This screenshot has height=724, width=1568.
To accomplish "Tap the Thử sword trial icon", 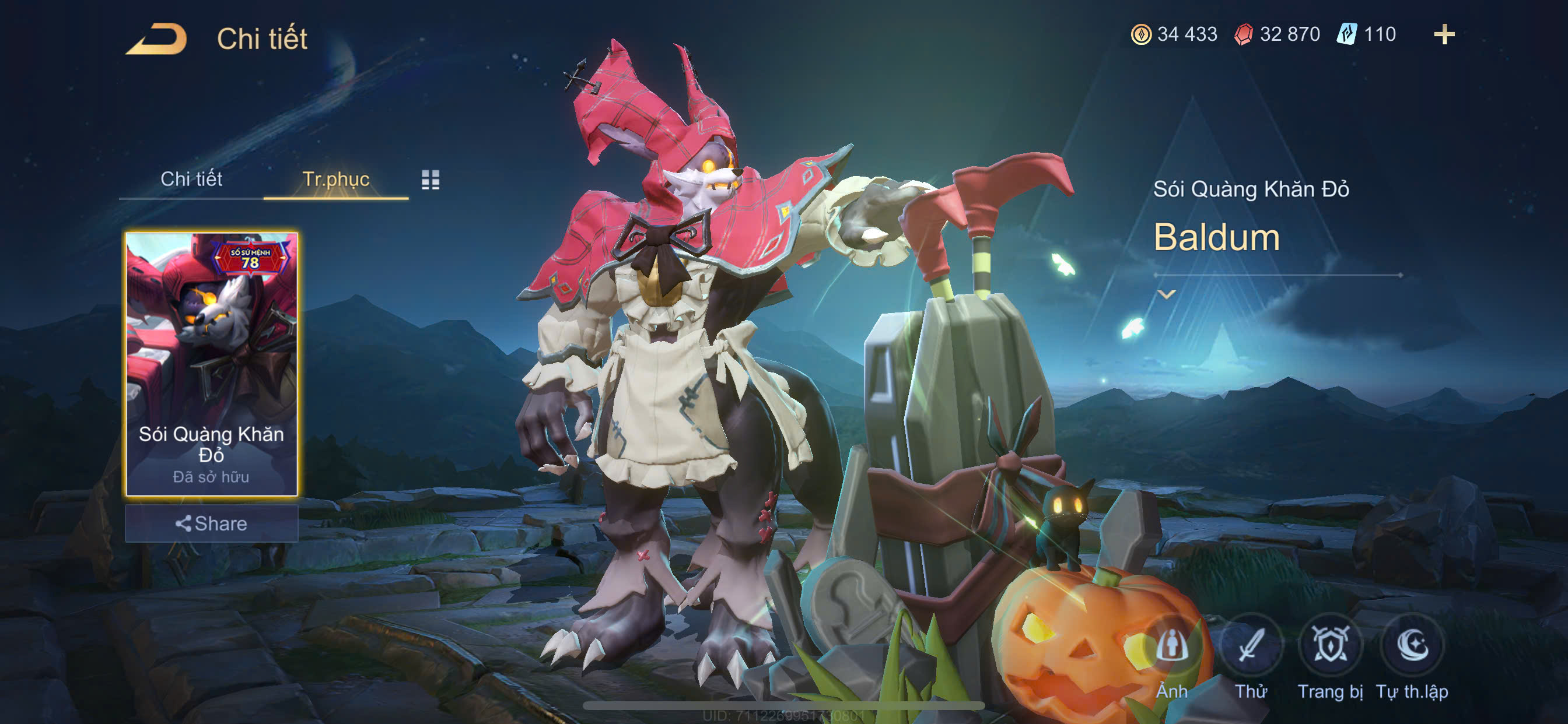I will pyautogui.click(x=1251, y=645).
